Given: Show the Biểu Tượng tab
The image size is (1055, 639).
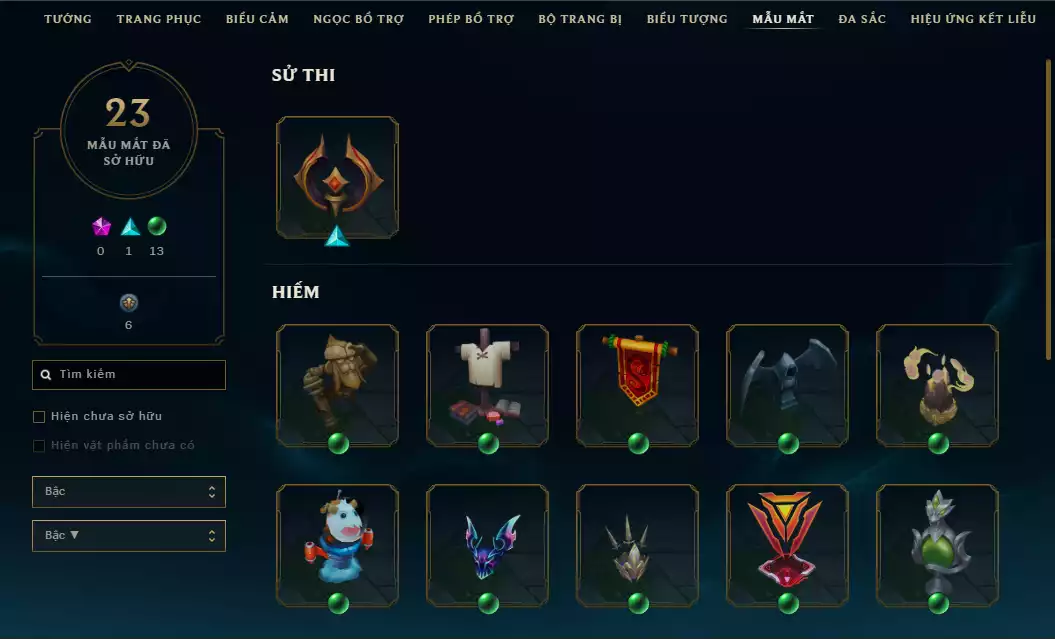Looking at the screenshot, I should (687, 19).
